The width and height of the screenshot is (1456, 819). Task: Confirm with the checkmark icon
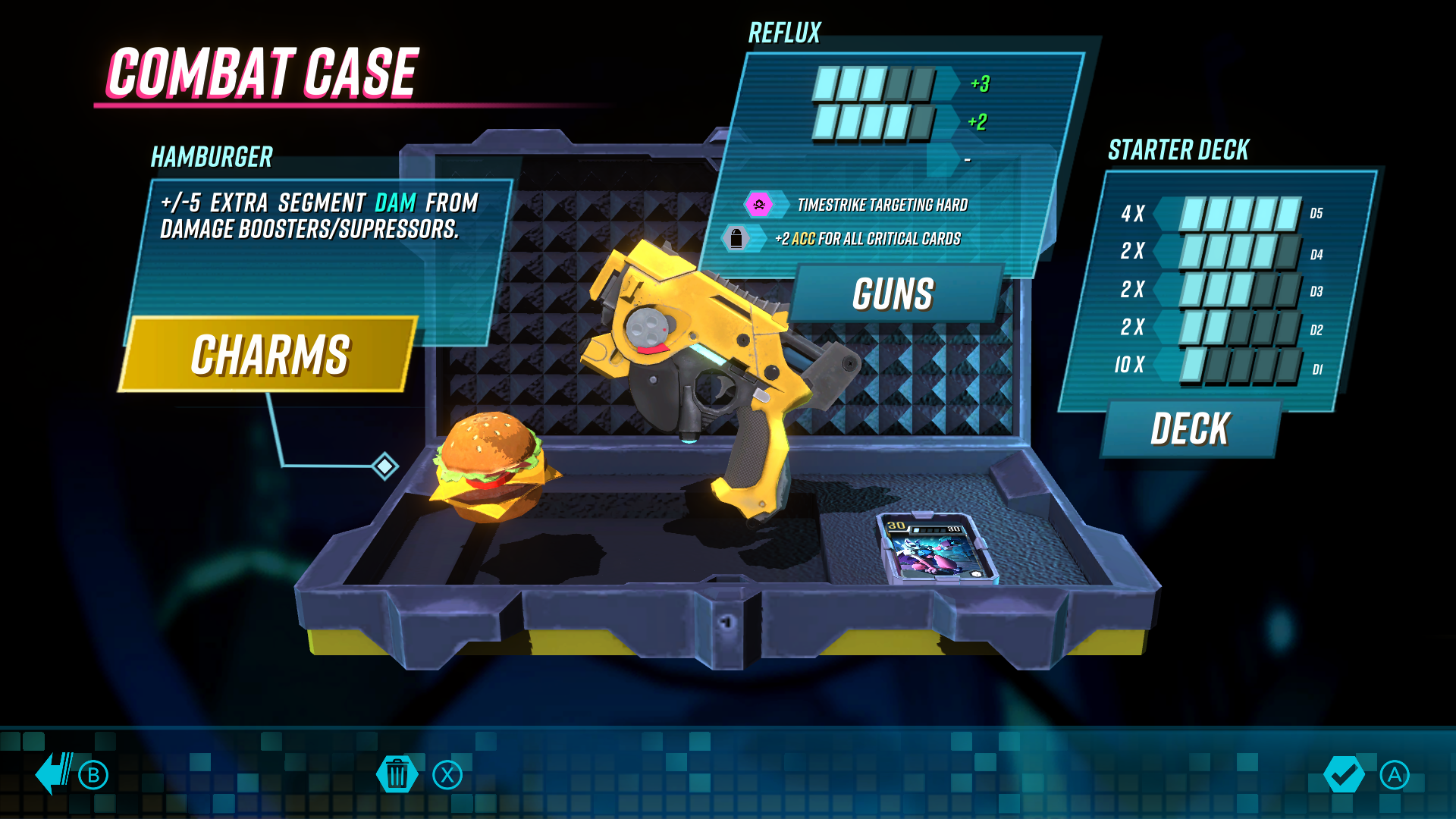pyautogui.click(x=1343, y=774)
